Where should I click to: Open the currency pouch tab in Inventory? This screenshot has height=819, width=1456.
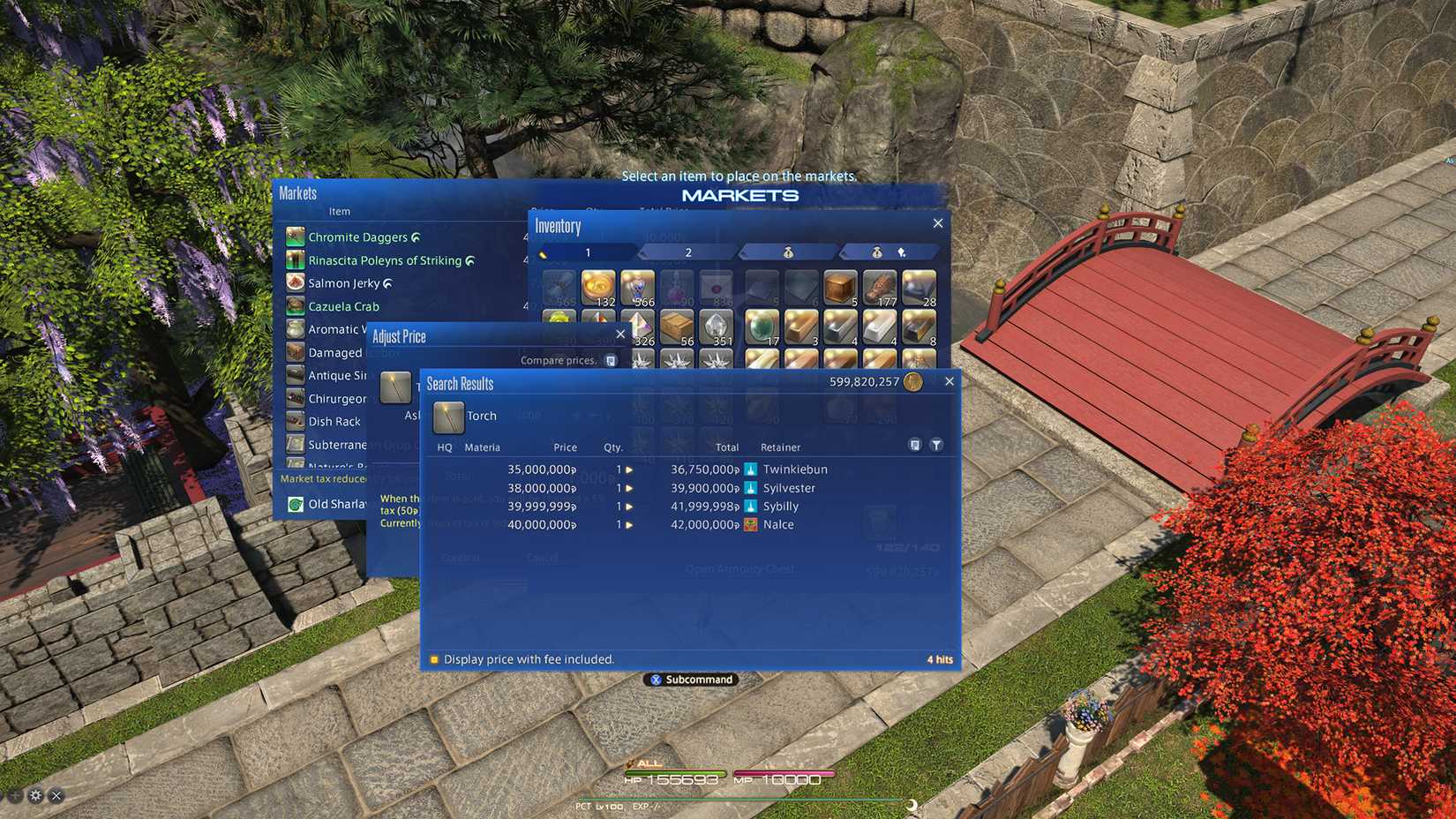point(785,252)
